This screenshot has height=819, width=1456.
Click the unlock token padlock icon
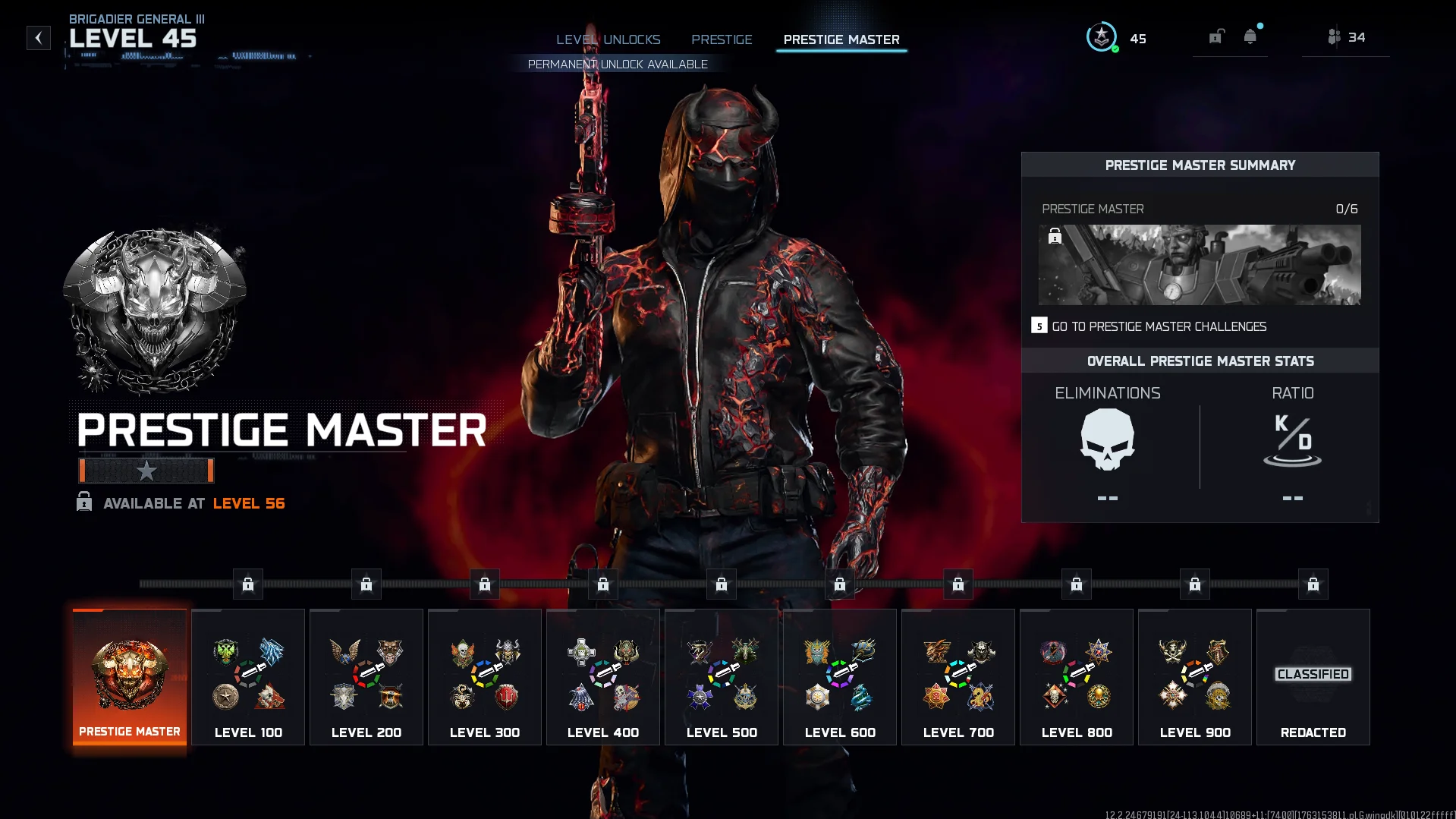point(1216,36)
